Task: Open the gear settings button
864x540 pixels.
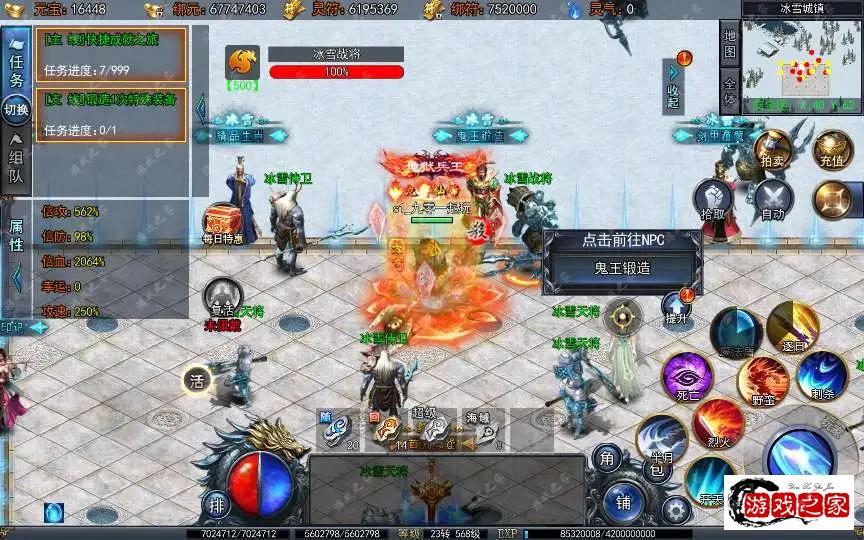Action: coord(676,509)
